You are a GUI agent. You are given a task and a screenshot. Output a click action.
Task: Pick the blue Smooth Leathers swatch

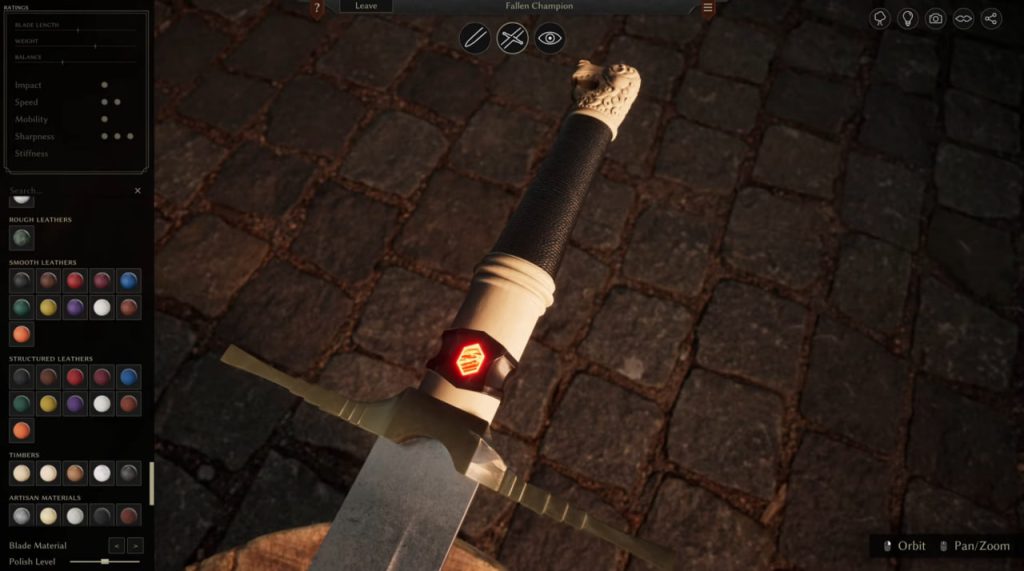click(128, 281)
